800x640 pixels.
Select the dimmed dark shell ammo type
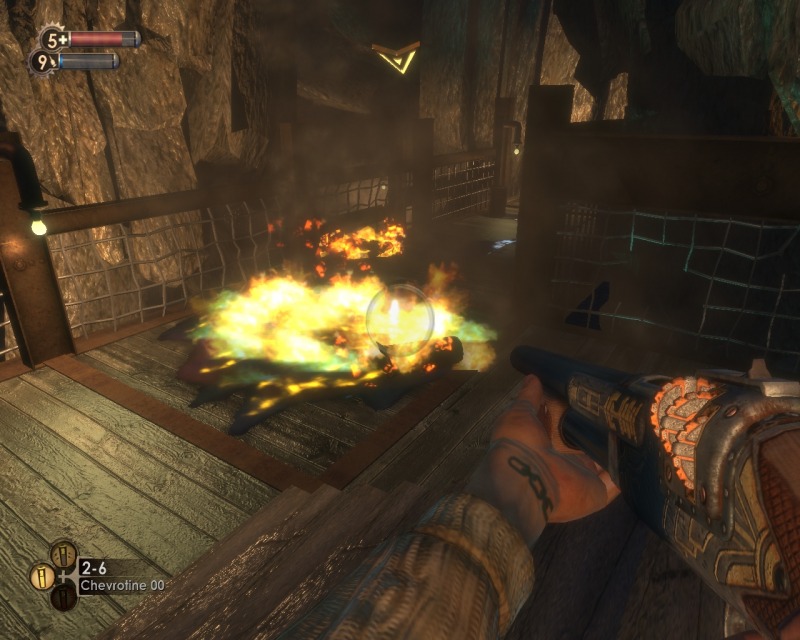(x=63, y=597)
